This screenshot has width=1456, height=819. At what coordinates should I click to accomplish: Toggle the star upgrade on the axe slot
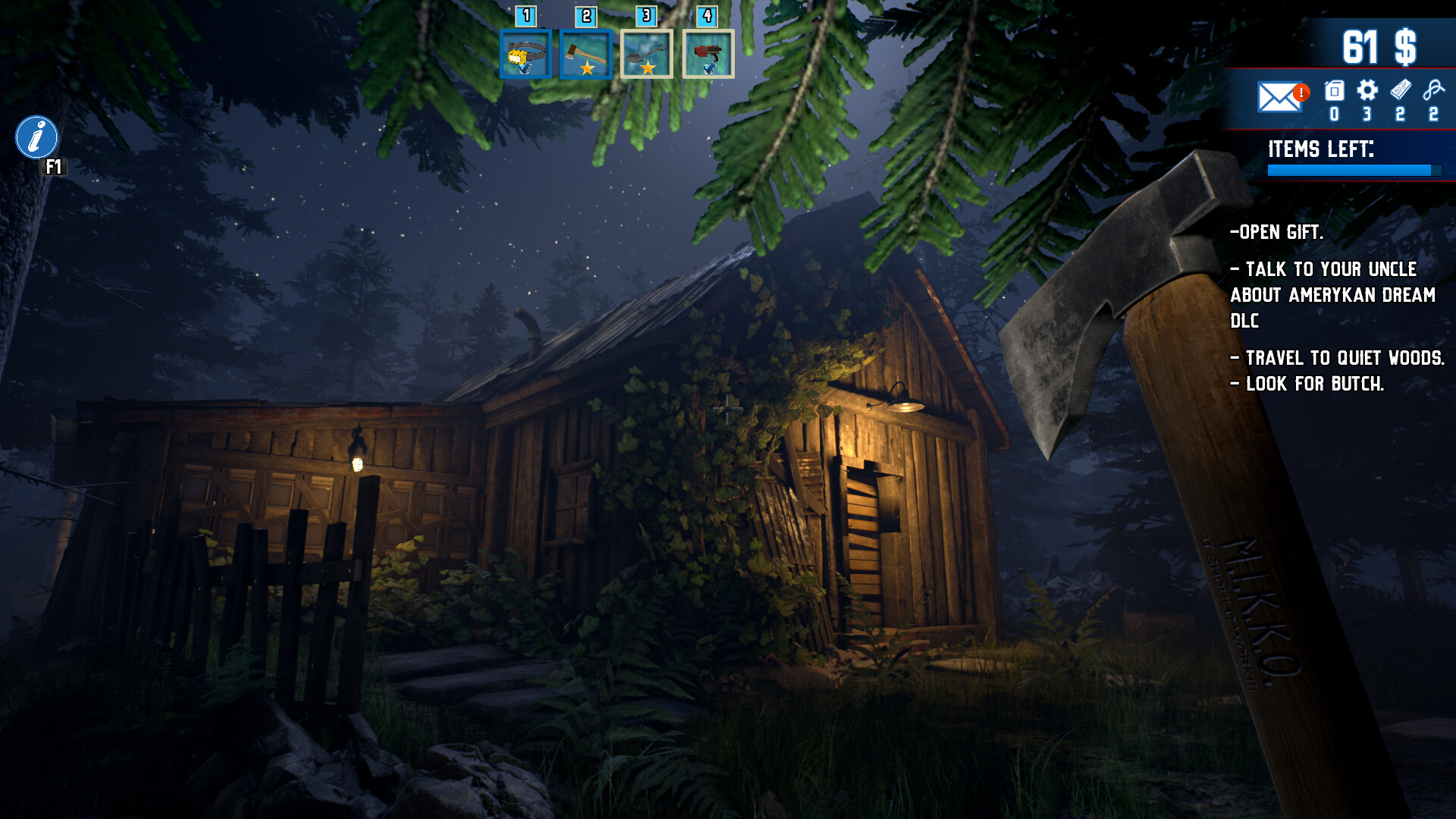pyautogui.click(x=587, y=70)
